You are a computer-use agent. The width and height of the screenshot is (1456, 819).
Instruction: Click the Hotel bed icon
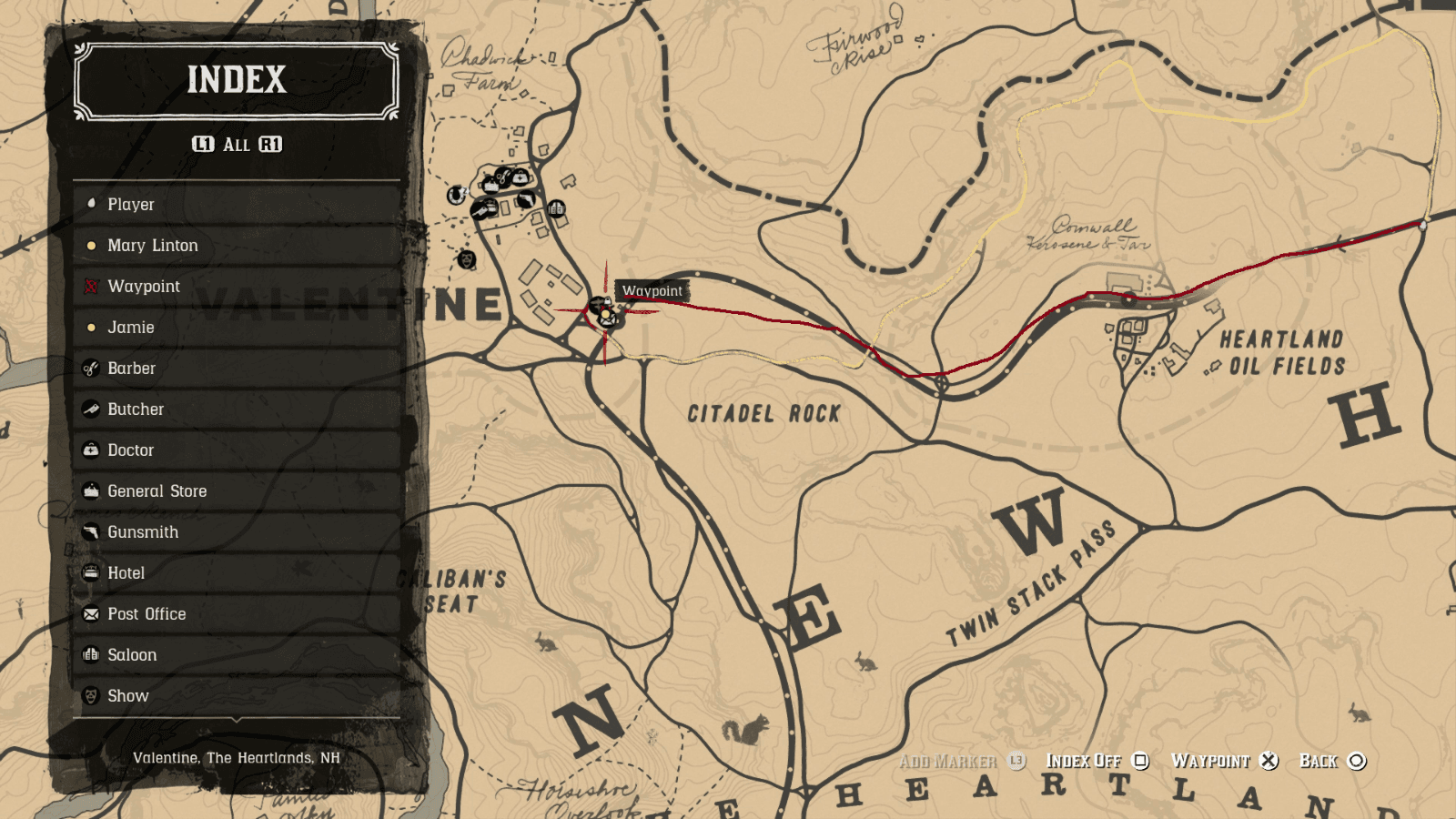[x=90, y=572]
